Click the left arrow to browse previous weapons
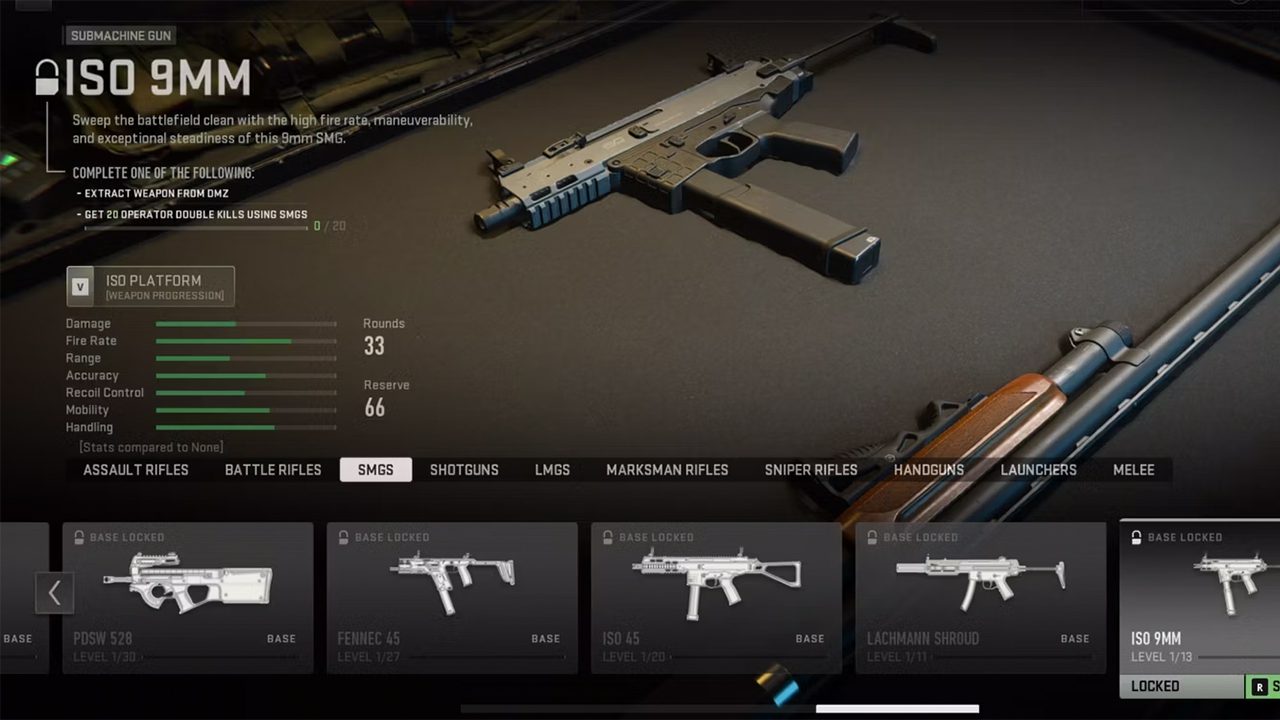Image resolution: width=1280 pixels, height=720 pixels. (54, 593)
